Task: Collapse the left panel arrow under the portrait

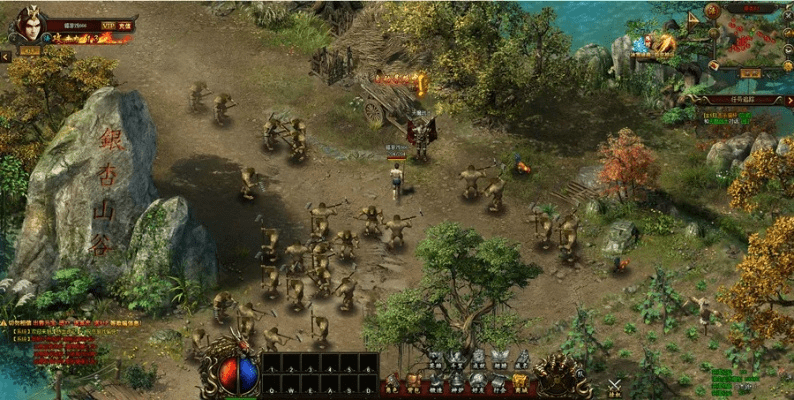Action: (x=6, y=57)
